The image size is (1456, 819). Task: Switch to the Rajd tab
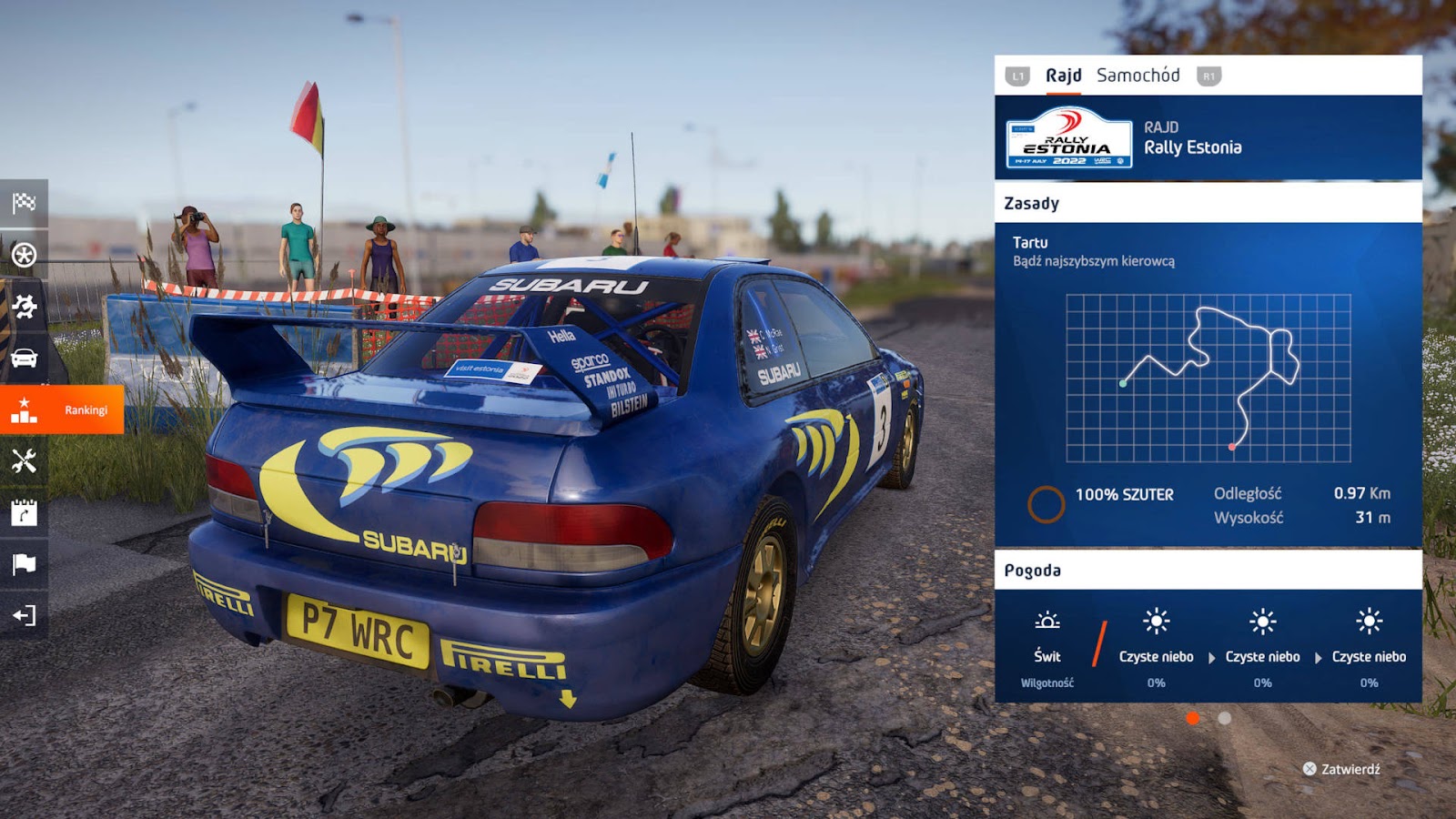pos(1063,76)
